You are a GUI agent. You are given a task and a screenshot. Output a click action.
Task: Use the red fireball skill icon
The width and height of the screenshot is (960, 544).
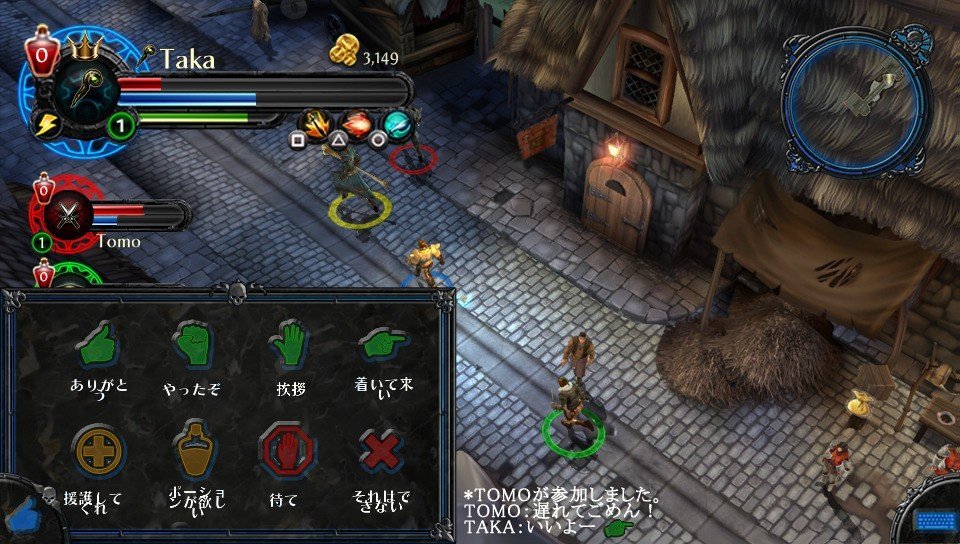[x=357, y=124]
